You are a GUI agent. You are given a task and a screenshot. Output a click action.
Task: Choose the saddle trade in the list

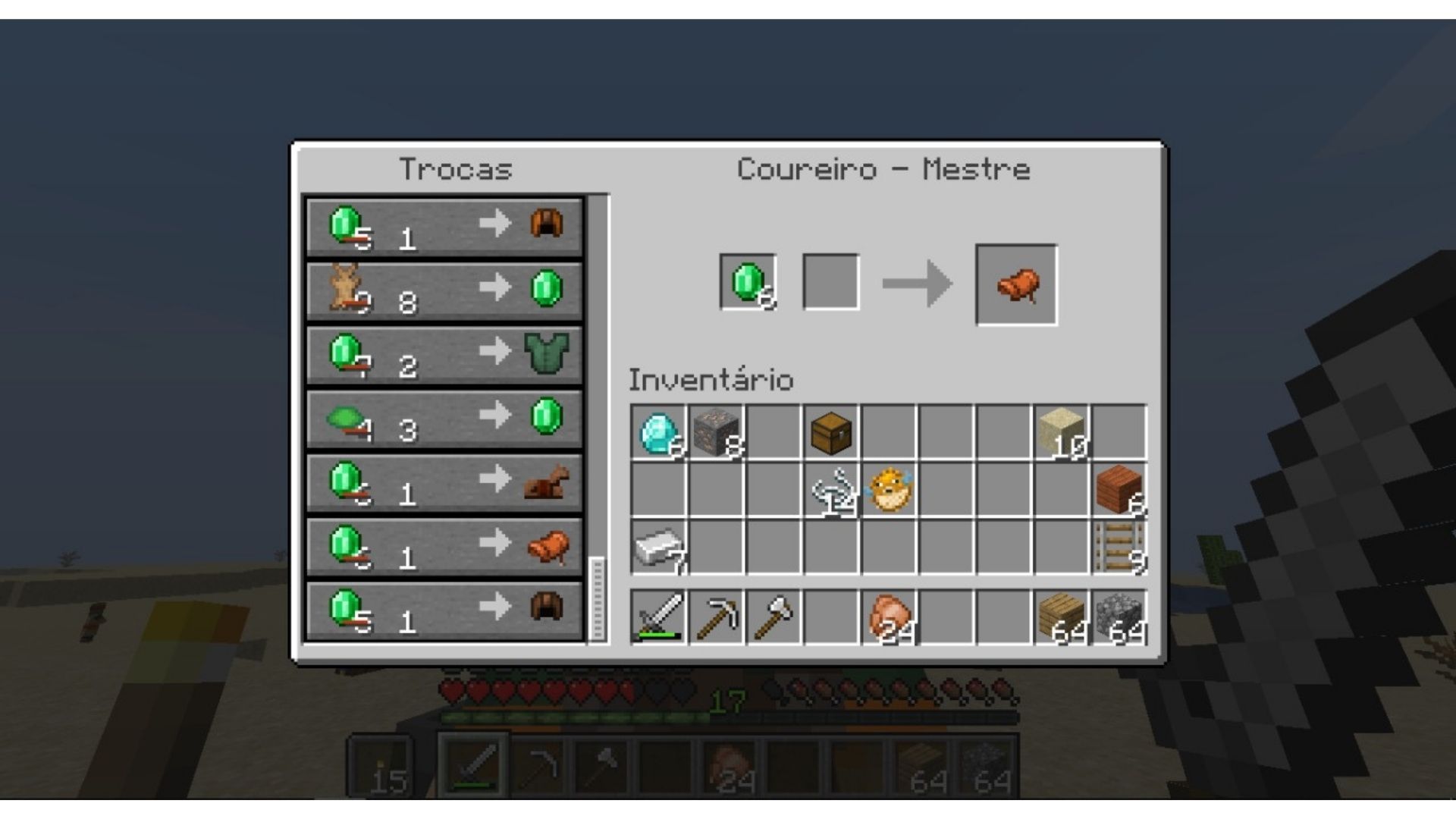point(444,545)
